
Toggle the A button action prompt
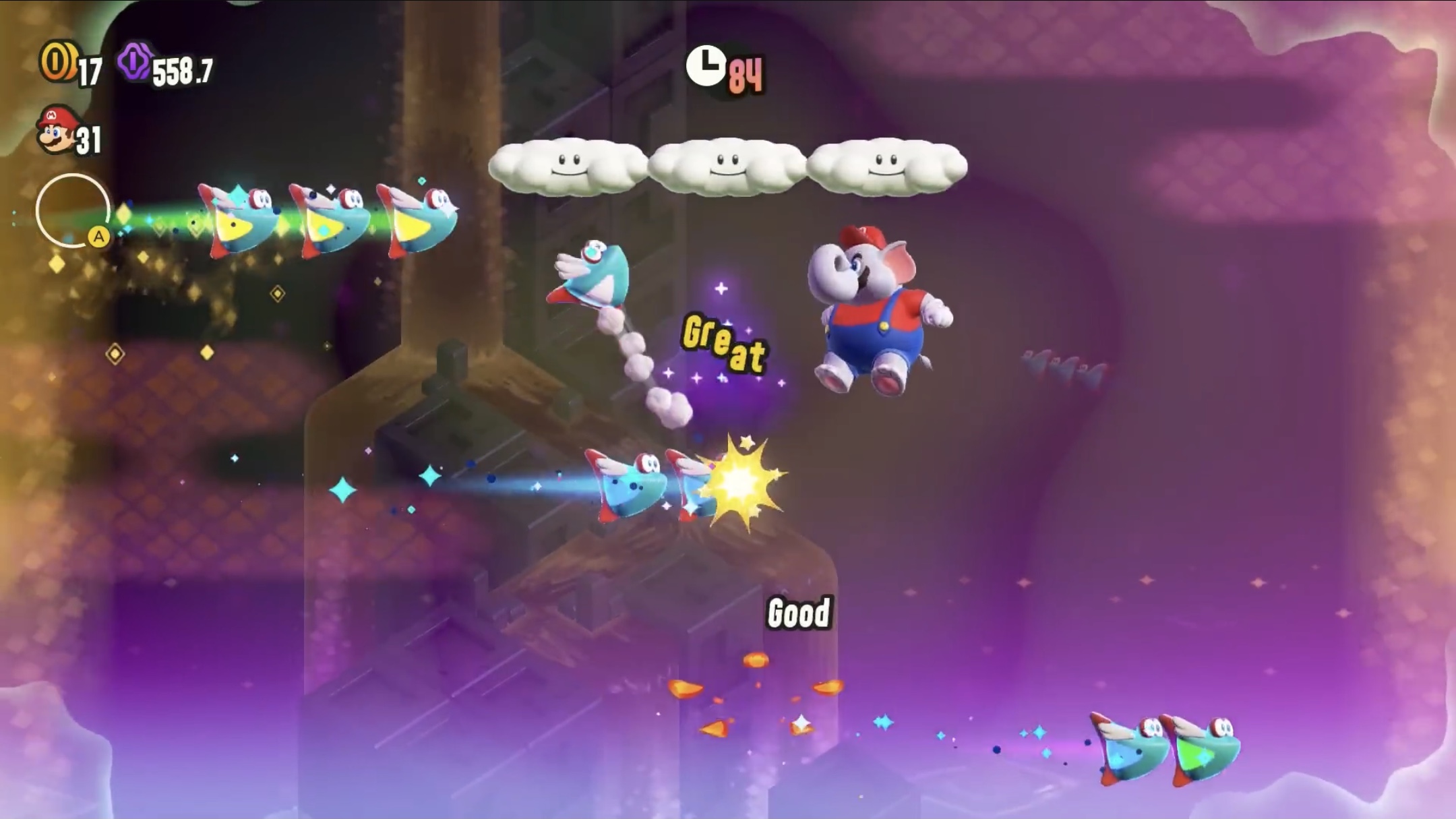(98, 237)
